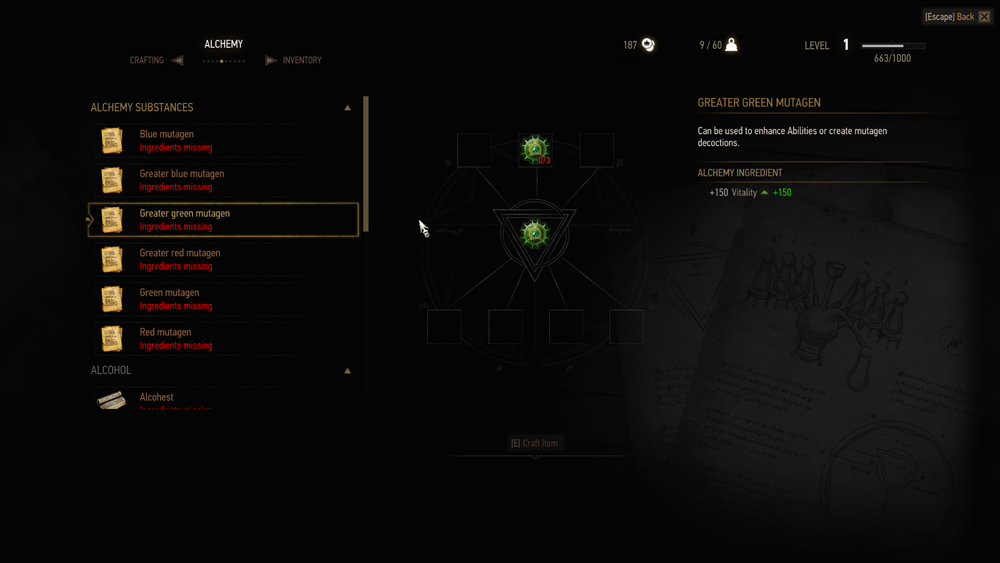Image resolution: width=1000 pixels, height=563 pixels.
Task: Click the central green mutagen result icon
Action: (535, 234)
